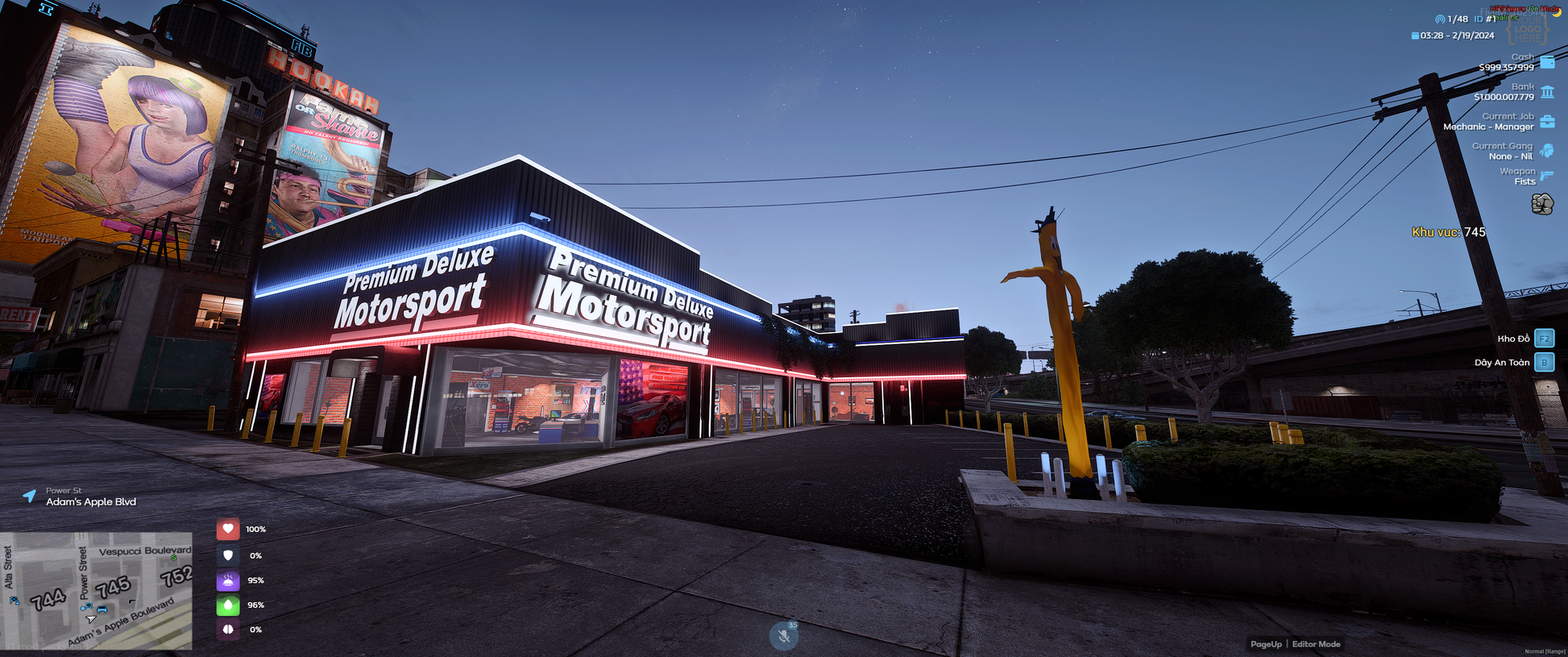Select the brain stress icon
The width and height of the screenshot is (1568, 657).
(228, 630)
